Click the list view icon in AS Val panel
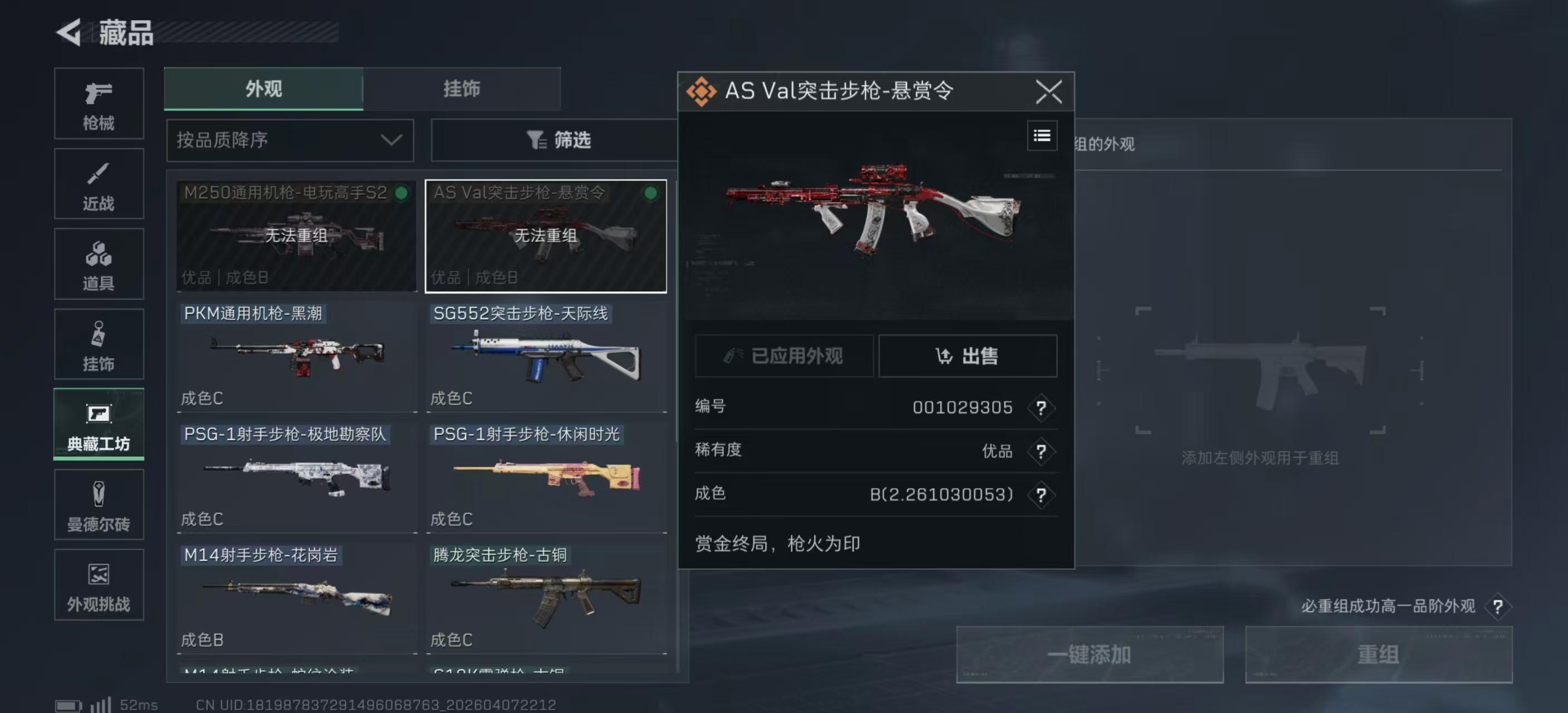The width and height of the screenshot is (1568, 713). tap(1041, 136)
